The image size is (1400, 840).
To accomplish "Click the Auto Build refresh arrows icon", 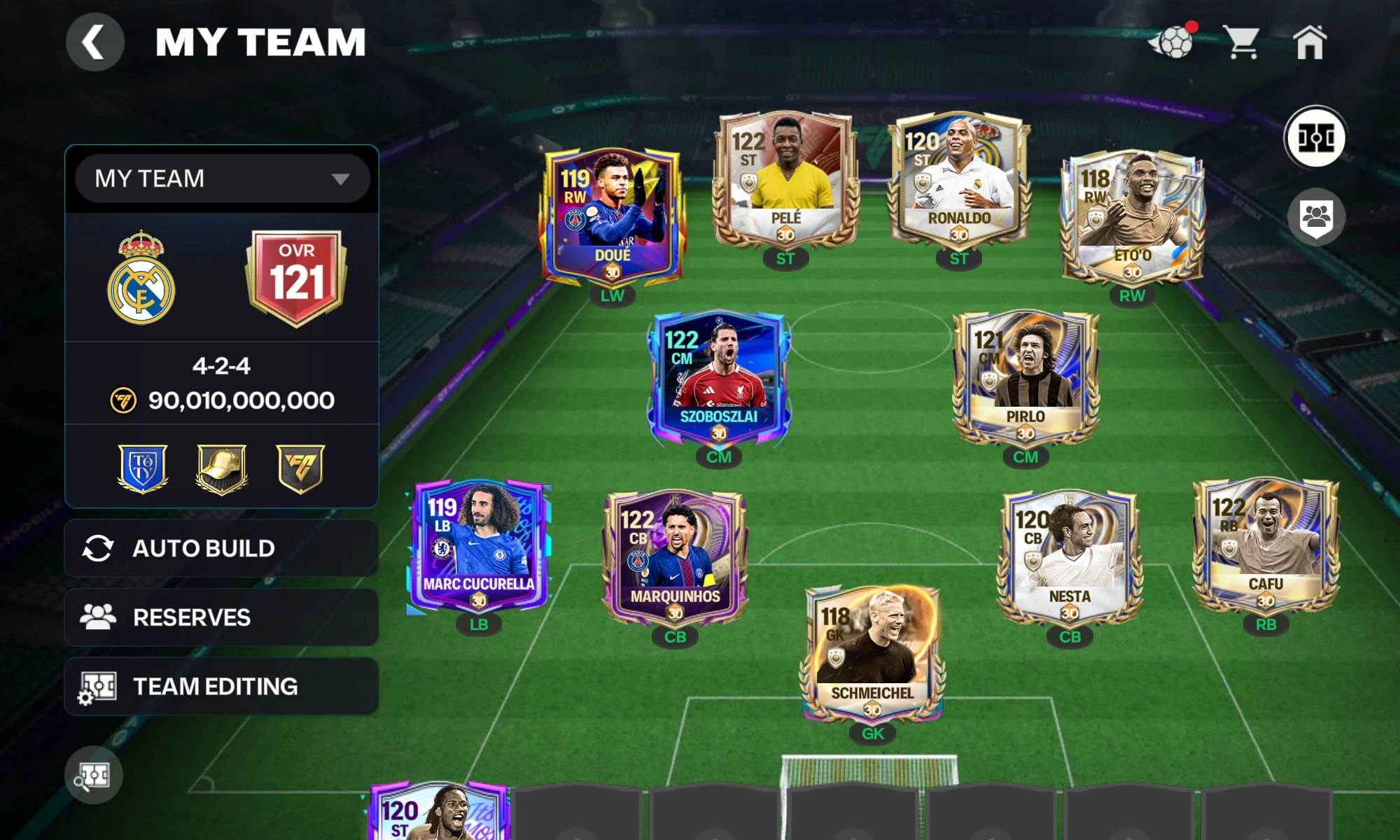I will click(x=100, y=548).
